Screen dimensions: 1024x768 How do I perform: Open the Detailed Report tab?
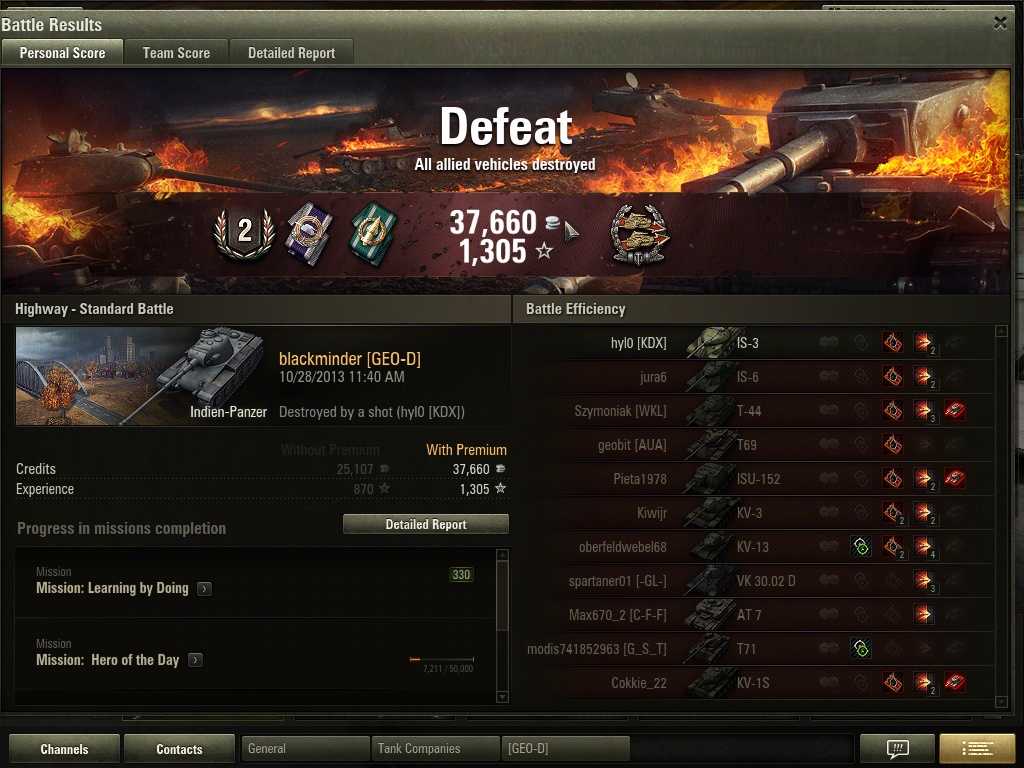[x=291, y=53]
